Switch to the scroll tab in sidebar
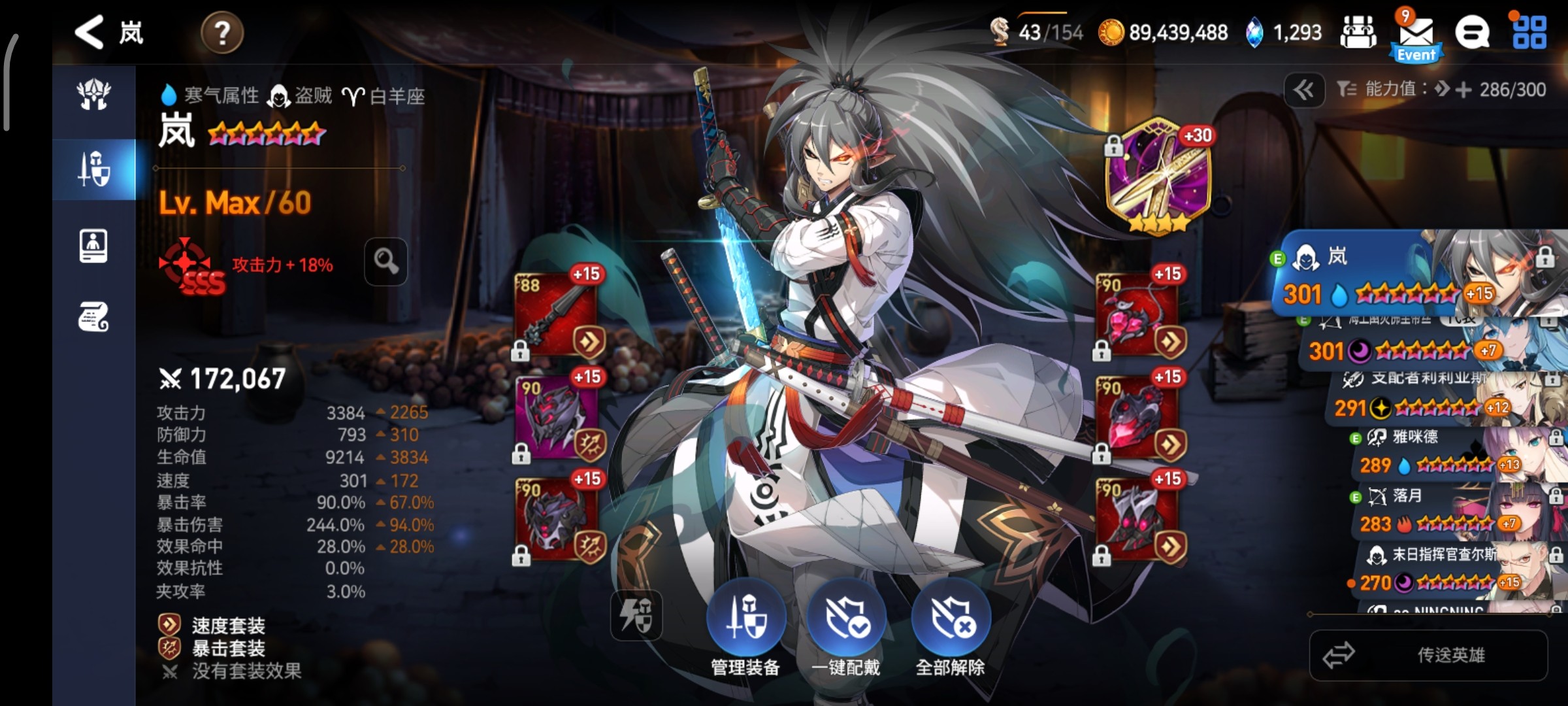Image resolution: width=1568 pixels, height=706 pixels. click(94, 318)
